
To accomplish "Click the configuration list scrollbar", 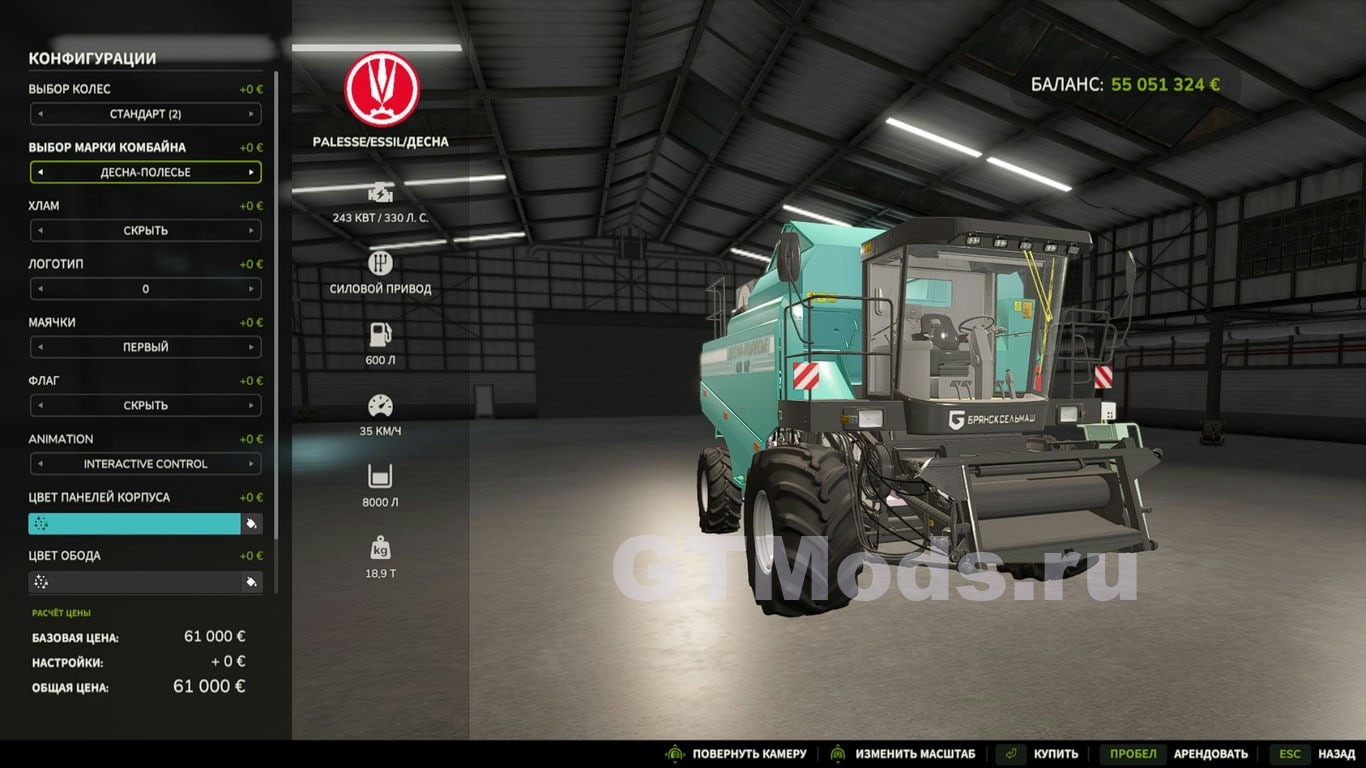I will tap(277, 300).
